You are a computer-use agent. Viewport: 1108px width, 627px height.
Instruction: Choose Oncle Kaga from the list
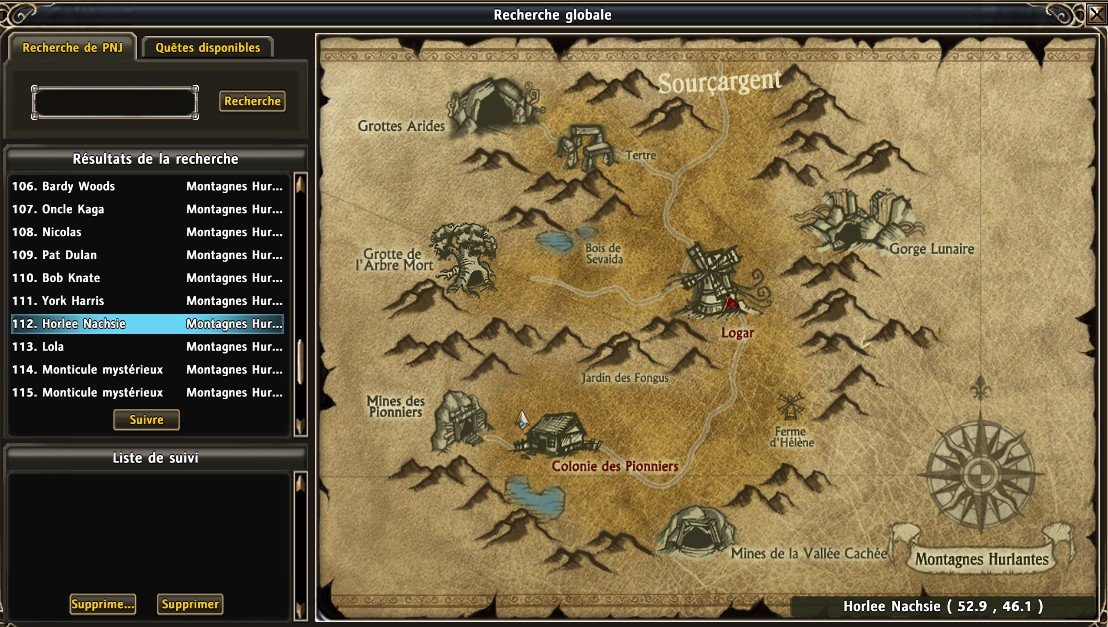tap(147, 209)
